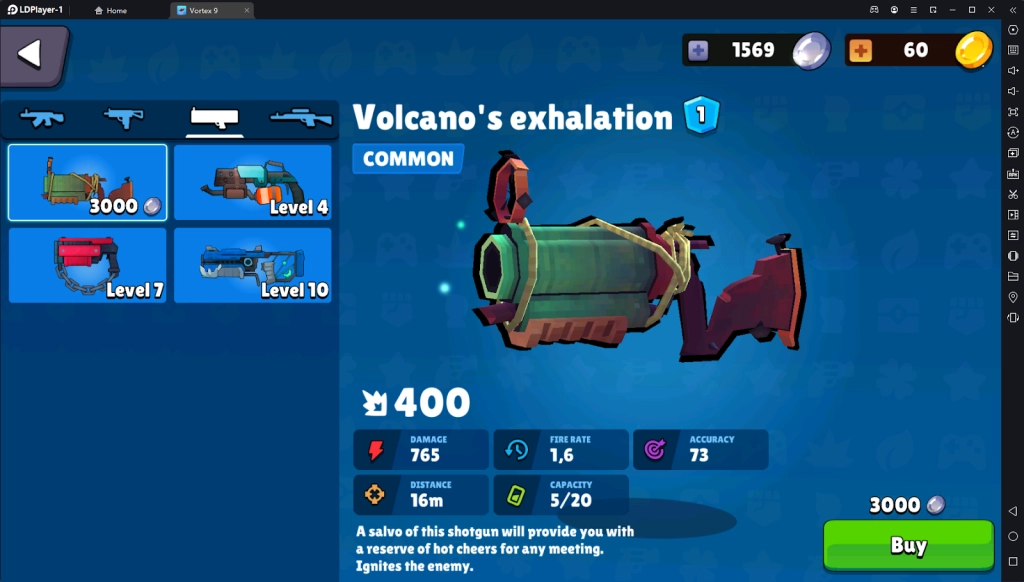
Task: Close the LDPlayer window
Action: [992, 9]
